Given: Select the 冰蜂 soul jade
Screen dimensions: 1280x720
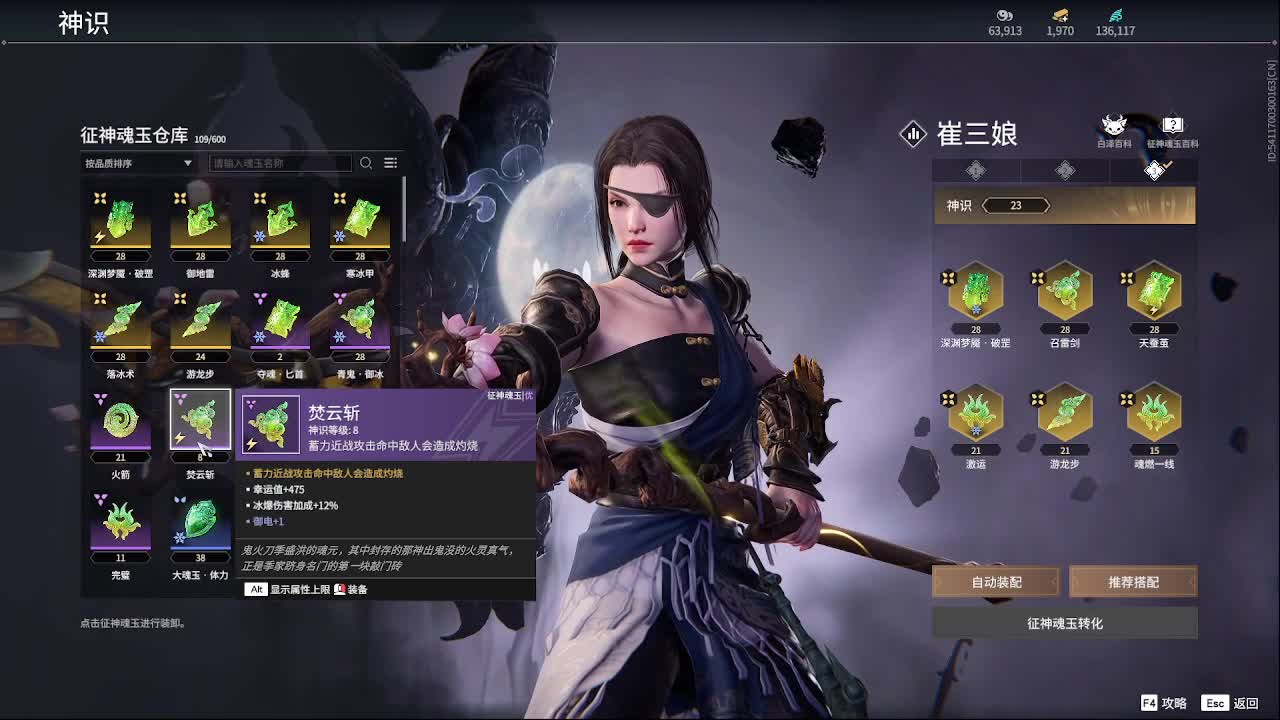Looking at the screenshot, I should click(280, 221).
